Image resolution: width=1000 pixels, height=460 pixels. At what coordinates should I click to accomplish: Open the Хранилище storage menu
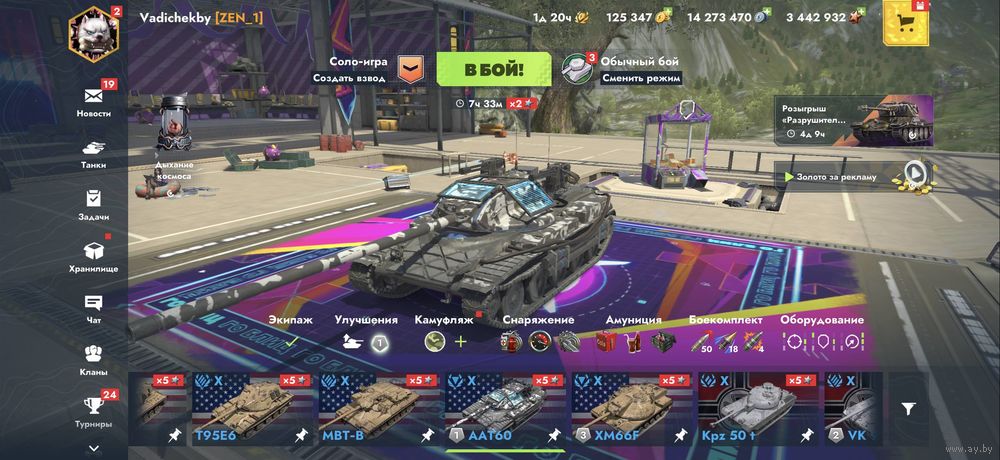pyautogui.click(x=94, y=255)
